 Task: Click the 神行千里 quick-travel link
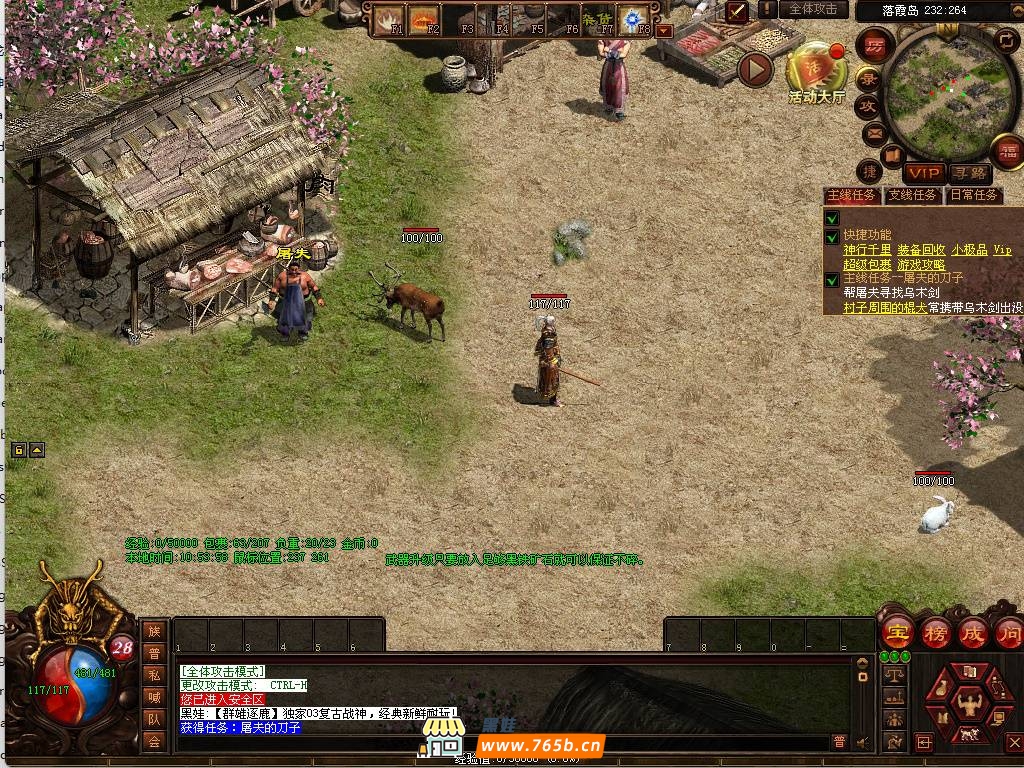(x=867, y=249)
